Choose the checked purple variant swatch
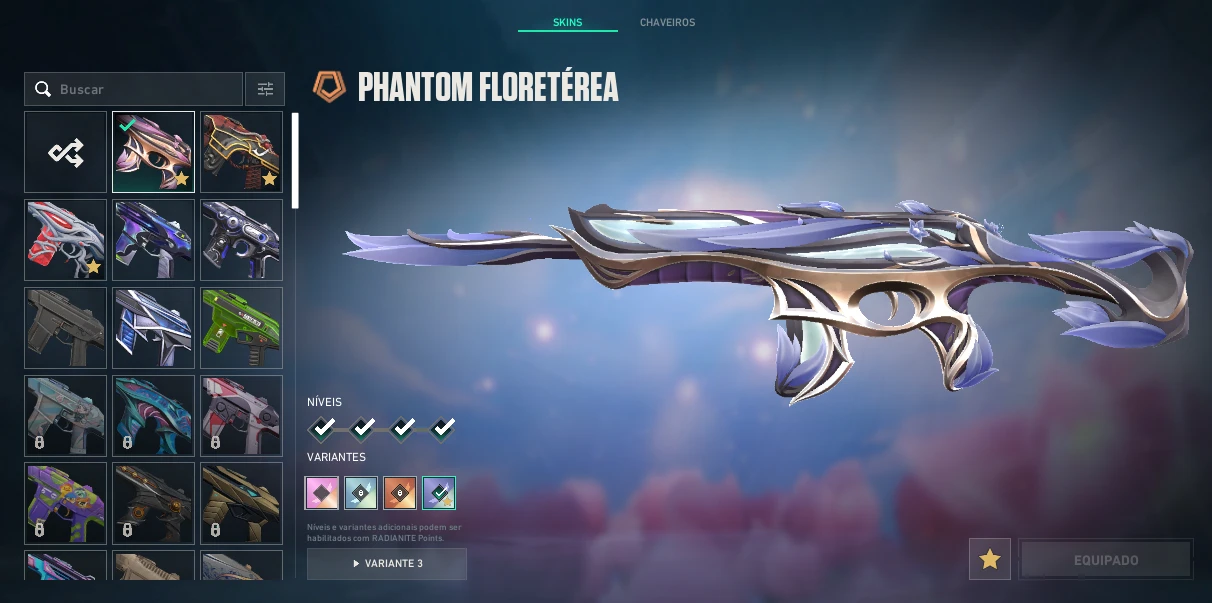Screen dimensions: 1212x603 (x=439, y=492)
